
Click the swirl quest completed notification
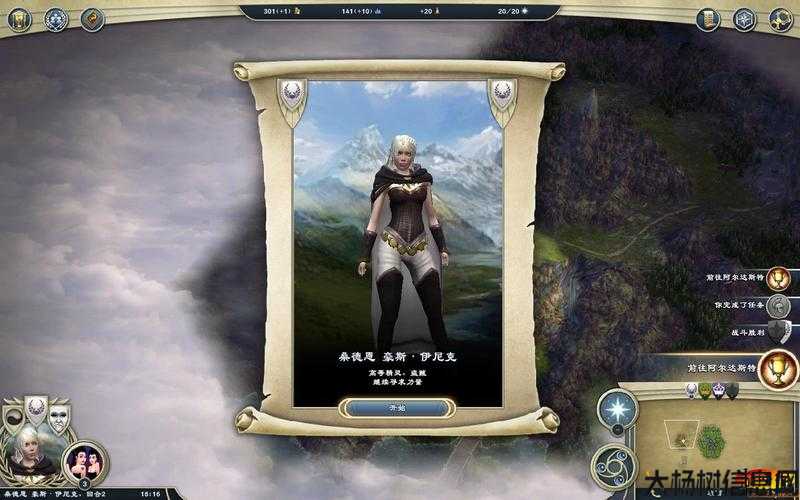(x=780, y=305)
